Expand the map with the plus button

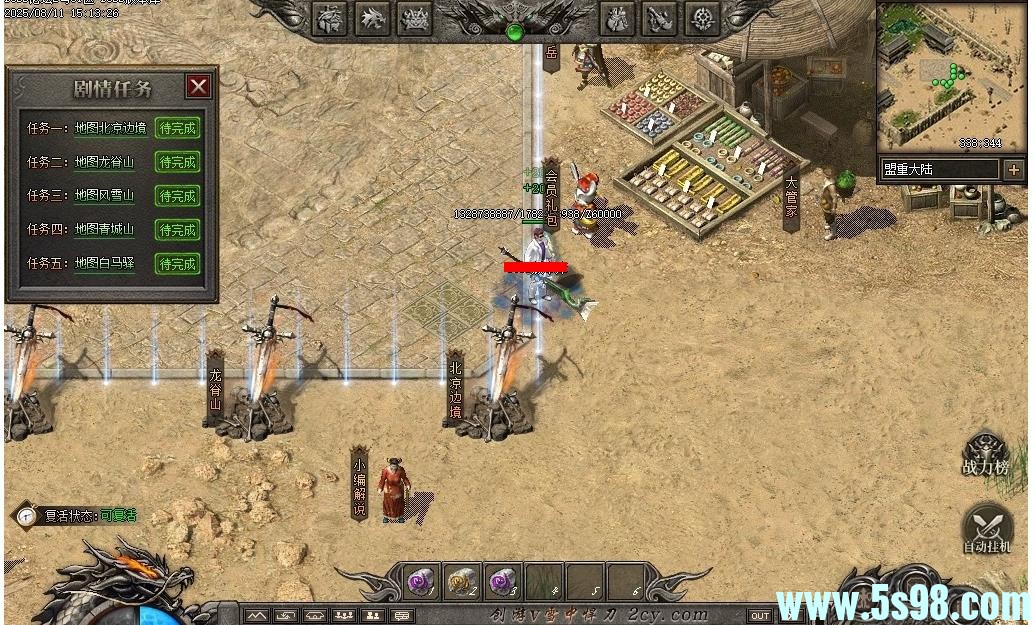coord(1013,169)
